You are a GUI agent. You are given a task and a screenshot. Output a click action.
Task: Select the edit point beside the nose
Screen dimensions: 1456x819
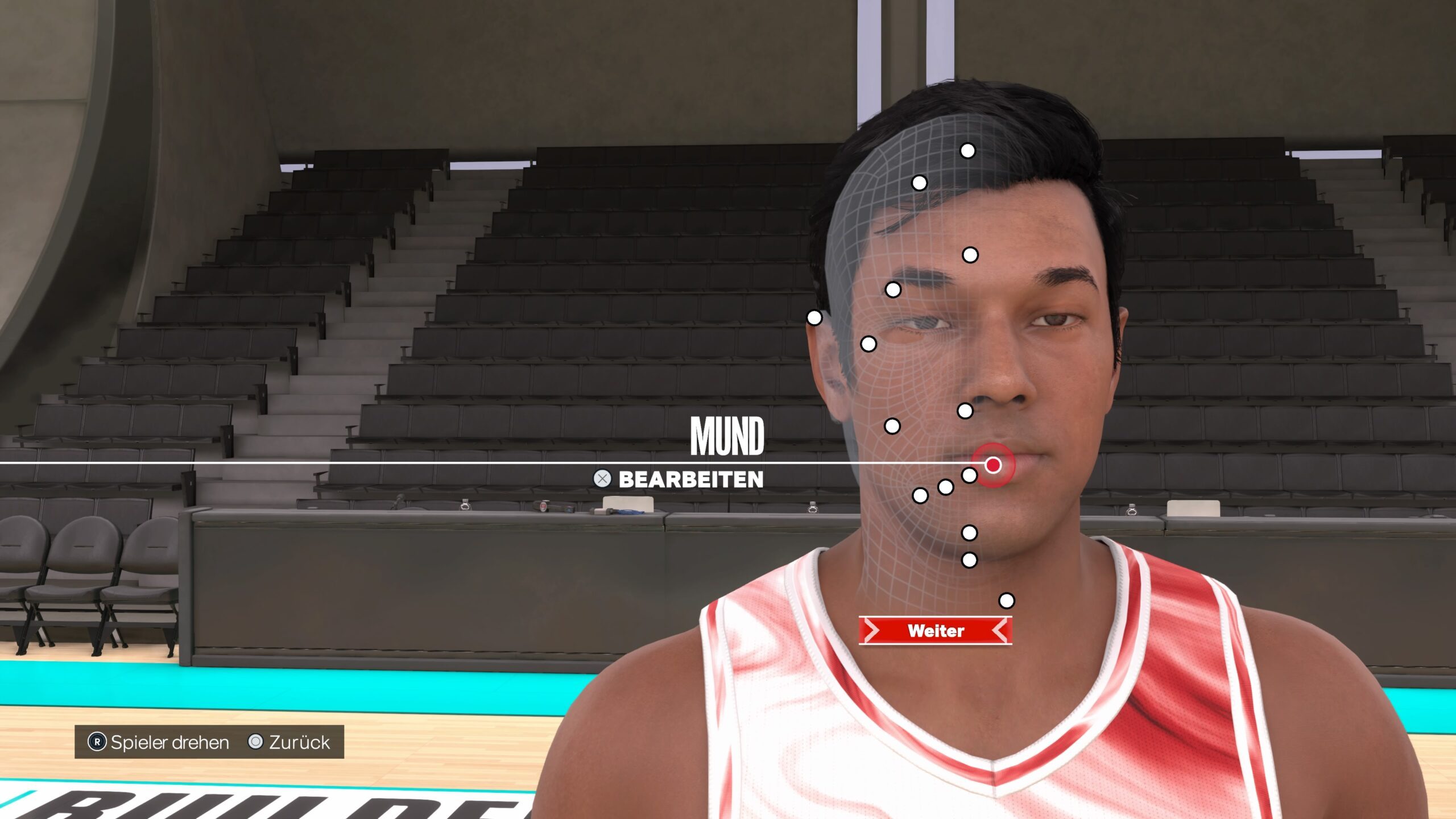click(x=965, y=411)
